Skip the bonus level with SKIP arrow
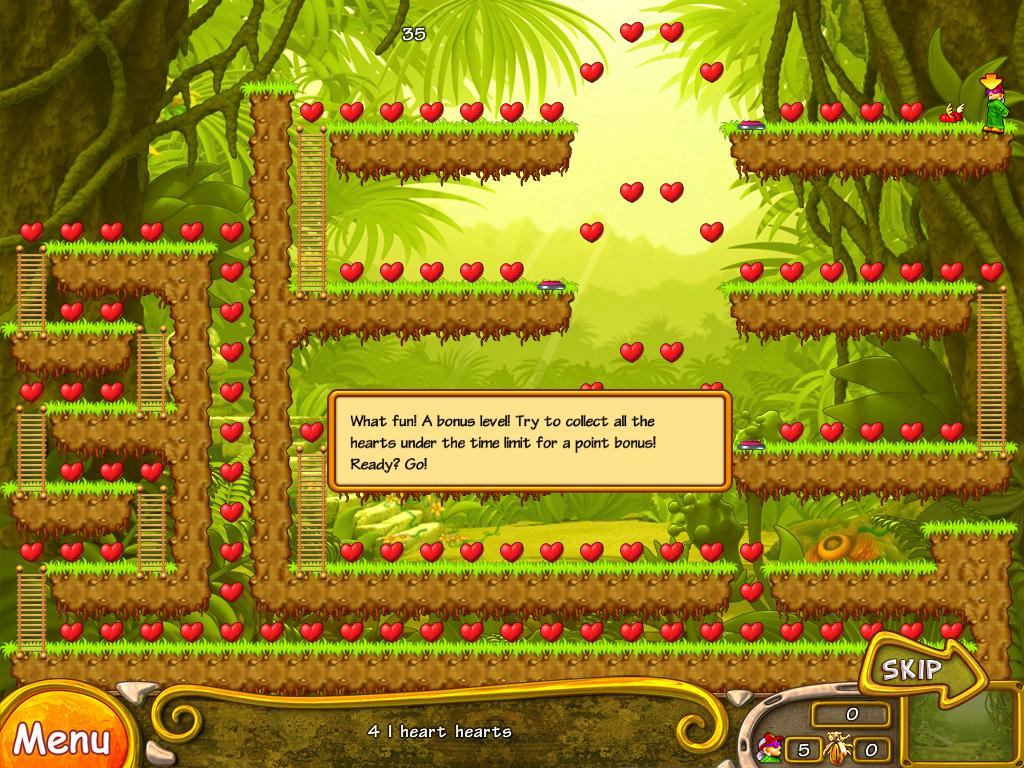1024x768 pixels. pyautogui.click(x=913, y=669)
